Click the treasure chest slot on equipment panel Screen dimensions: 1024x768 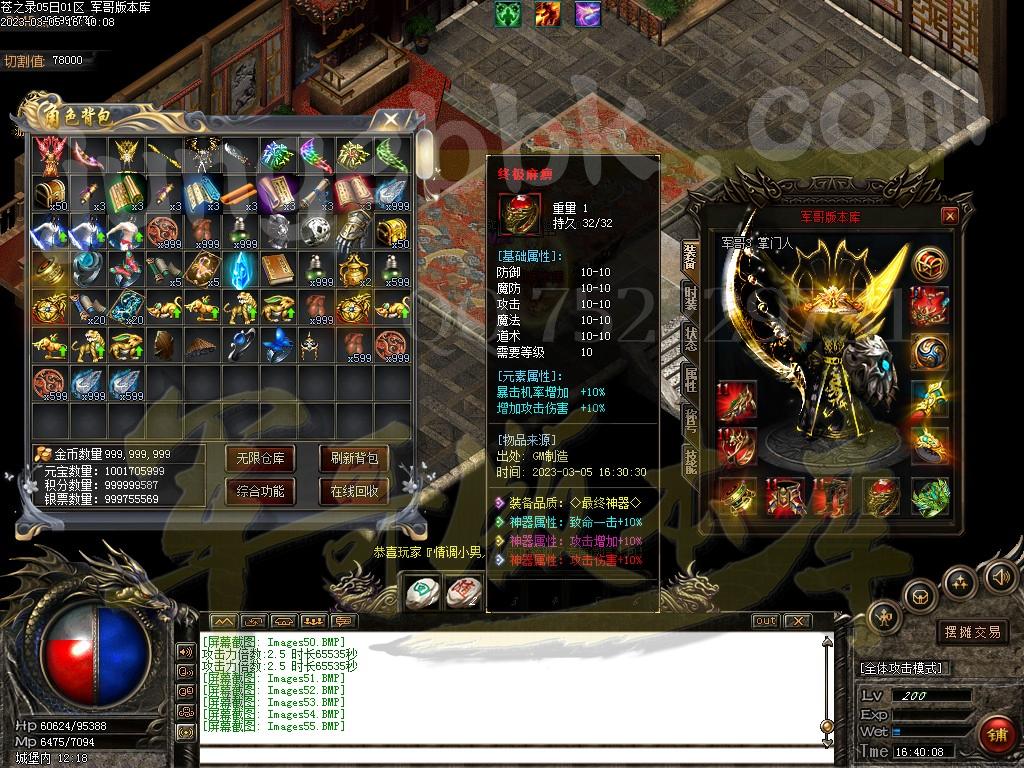(929, 264)
